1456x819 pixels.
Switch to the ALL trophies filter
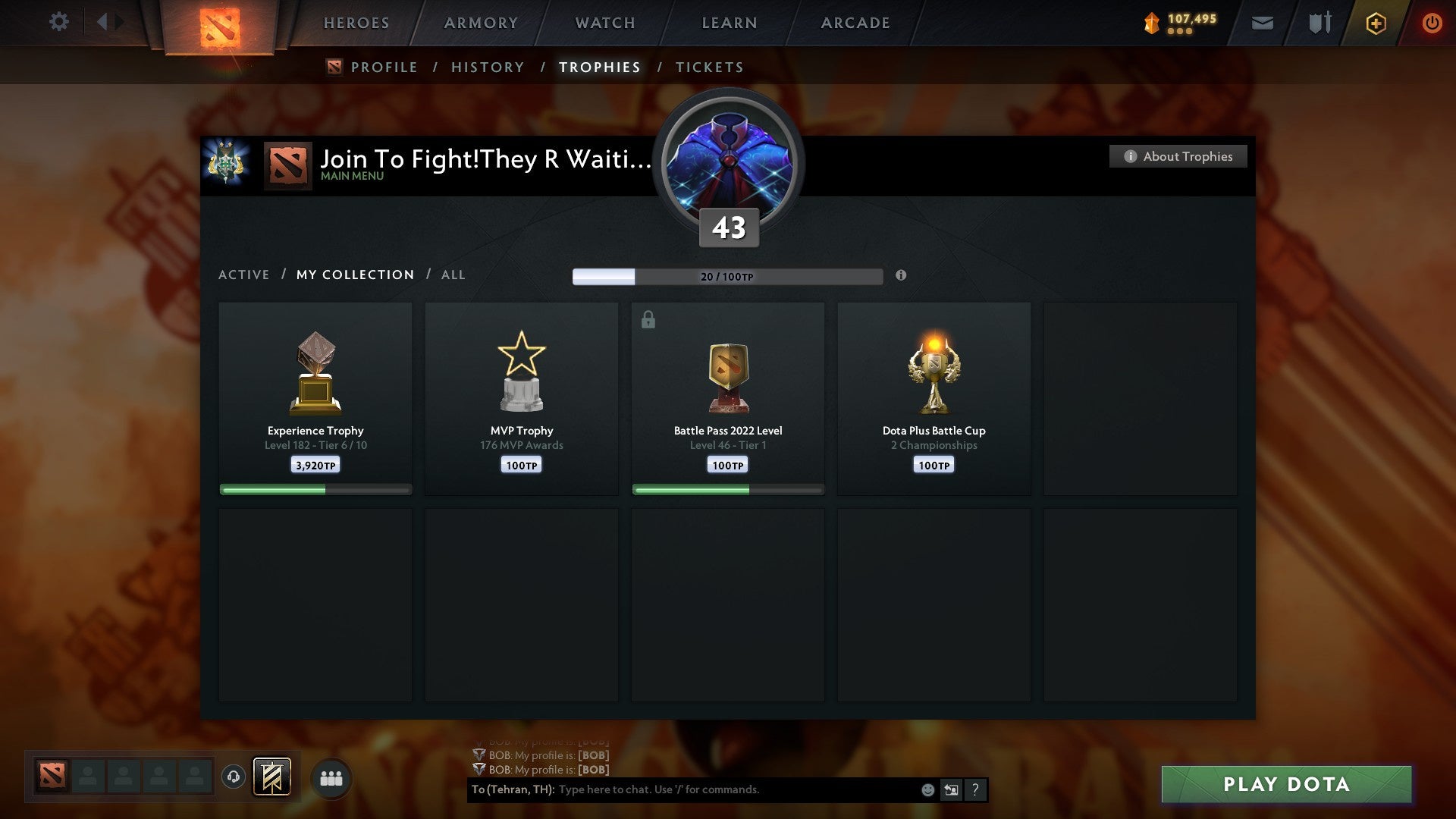click(453, 275)
